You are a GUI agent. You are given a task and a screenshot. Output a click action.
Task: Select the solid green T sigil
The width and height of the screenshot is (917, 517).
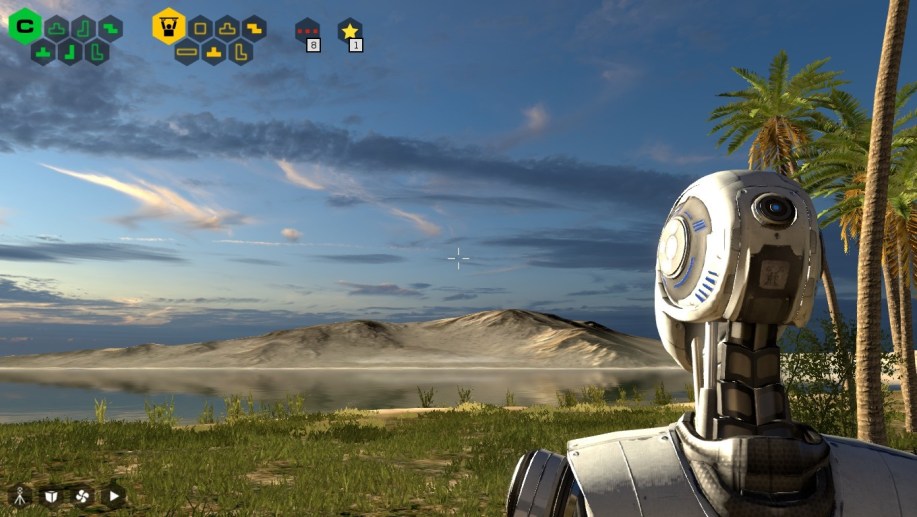pyautogui.click(x=43, y=51)
